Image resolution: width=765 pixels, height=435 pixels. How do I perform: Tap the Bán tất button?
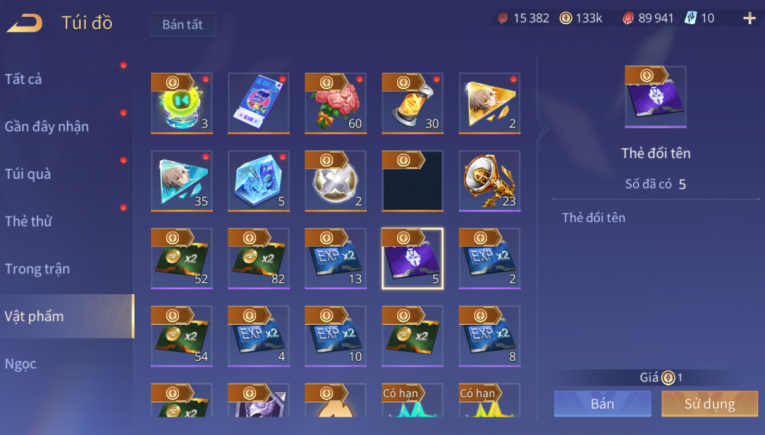pyautogui.click(x=182, y=25)
